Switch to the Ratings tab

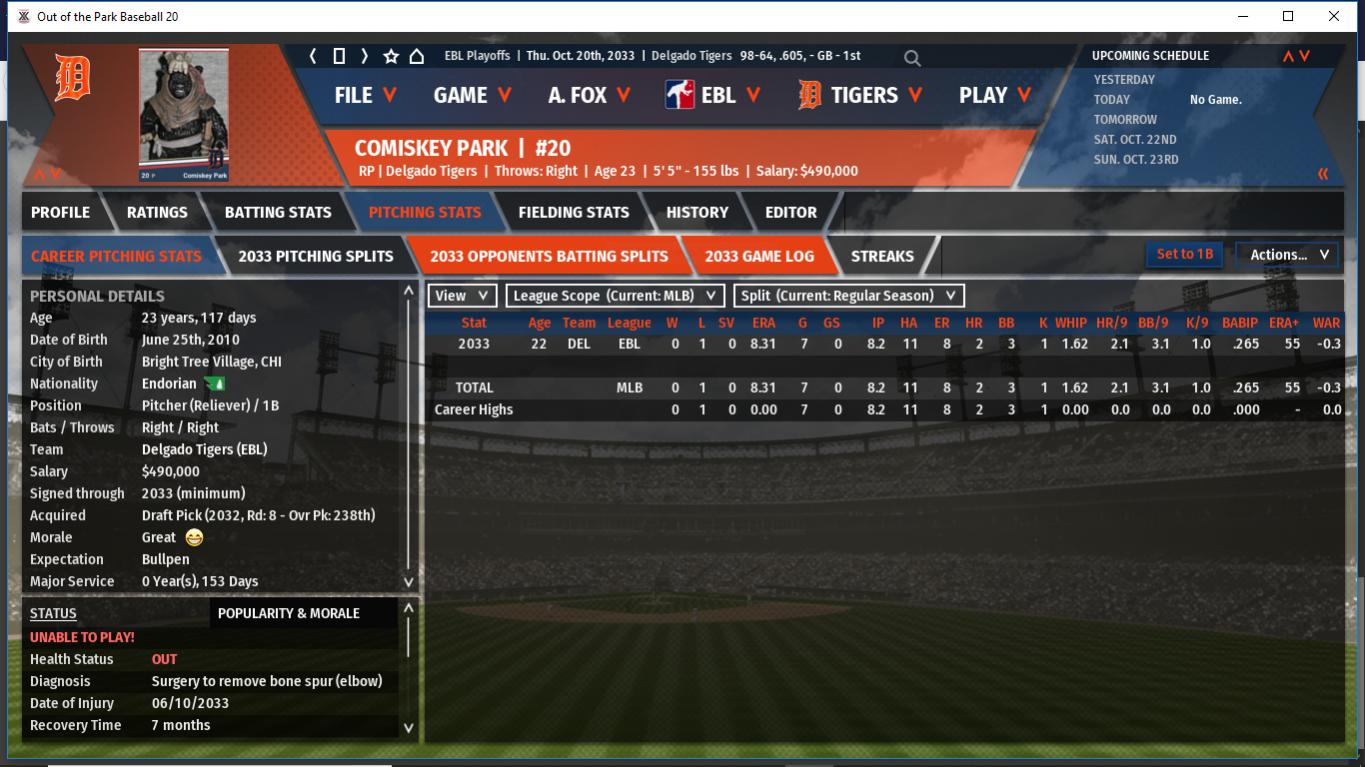(157, 212)
